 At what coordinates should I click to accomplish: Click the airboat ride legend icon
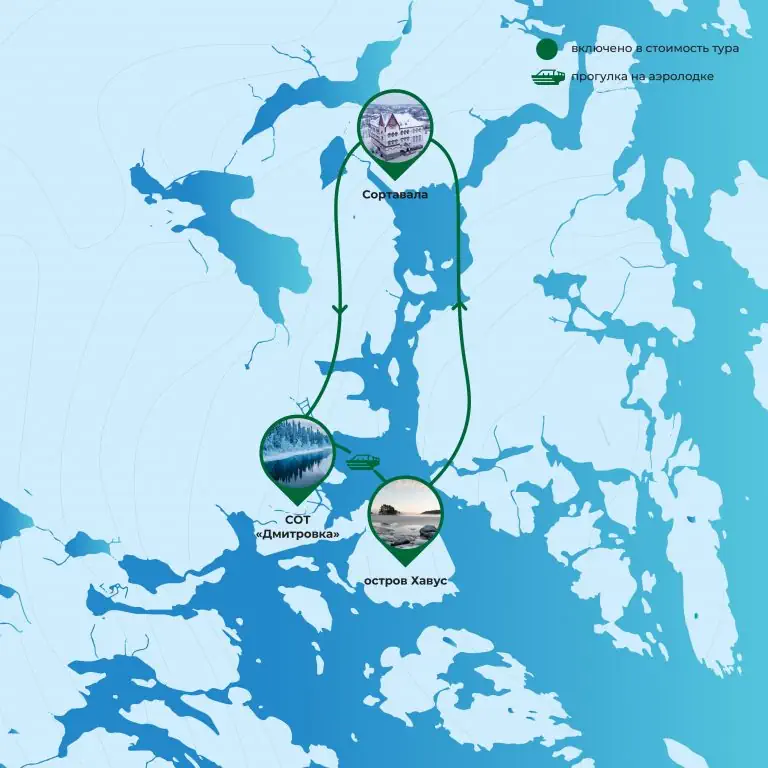pos(548,76)
